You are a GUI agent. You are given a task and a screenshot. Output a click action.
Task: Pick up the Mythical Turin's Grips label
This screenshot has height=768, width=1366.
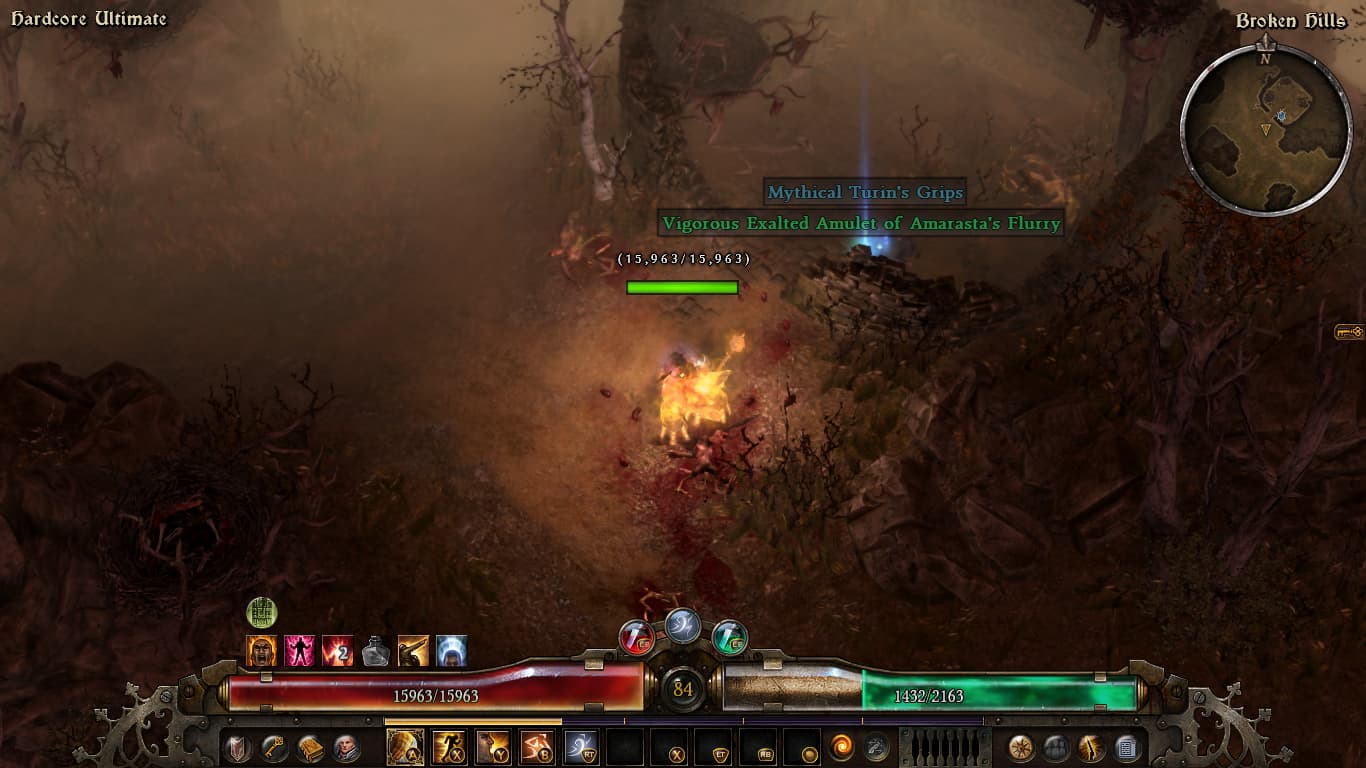pos(865,192)
